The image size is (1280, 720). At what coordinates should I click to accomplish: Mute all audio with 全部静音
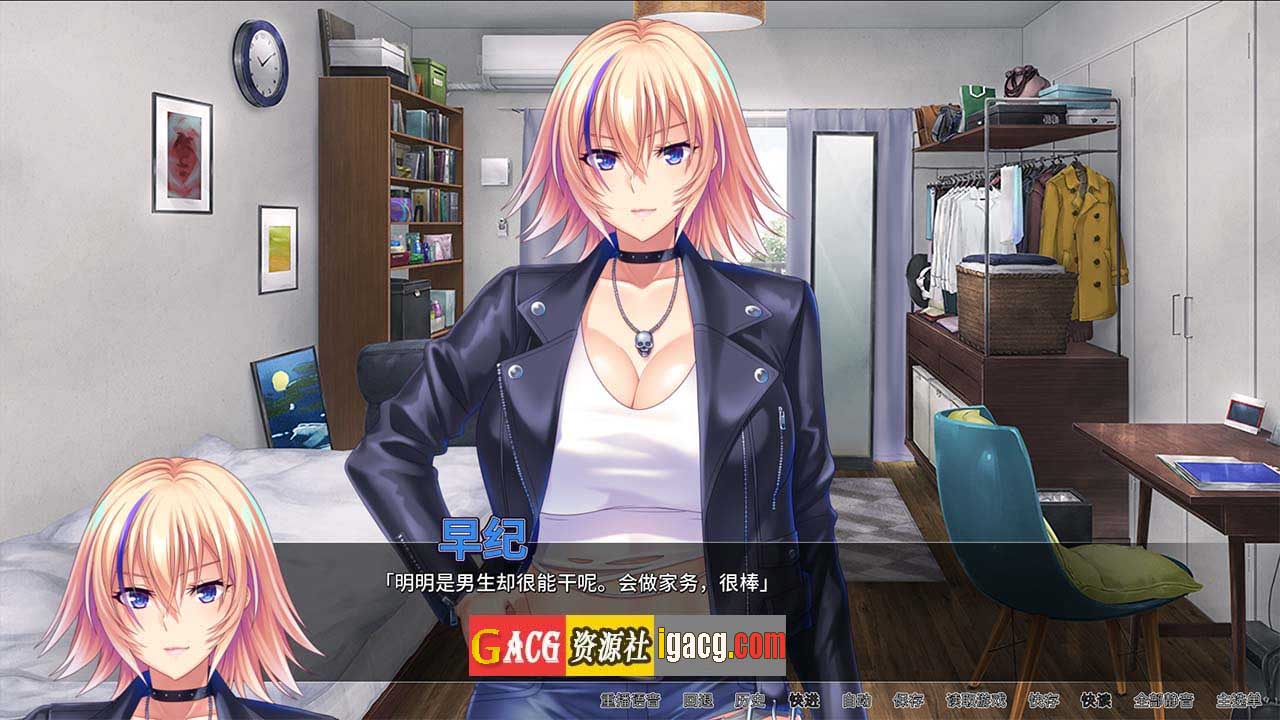tap(1163, 700)
